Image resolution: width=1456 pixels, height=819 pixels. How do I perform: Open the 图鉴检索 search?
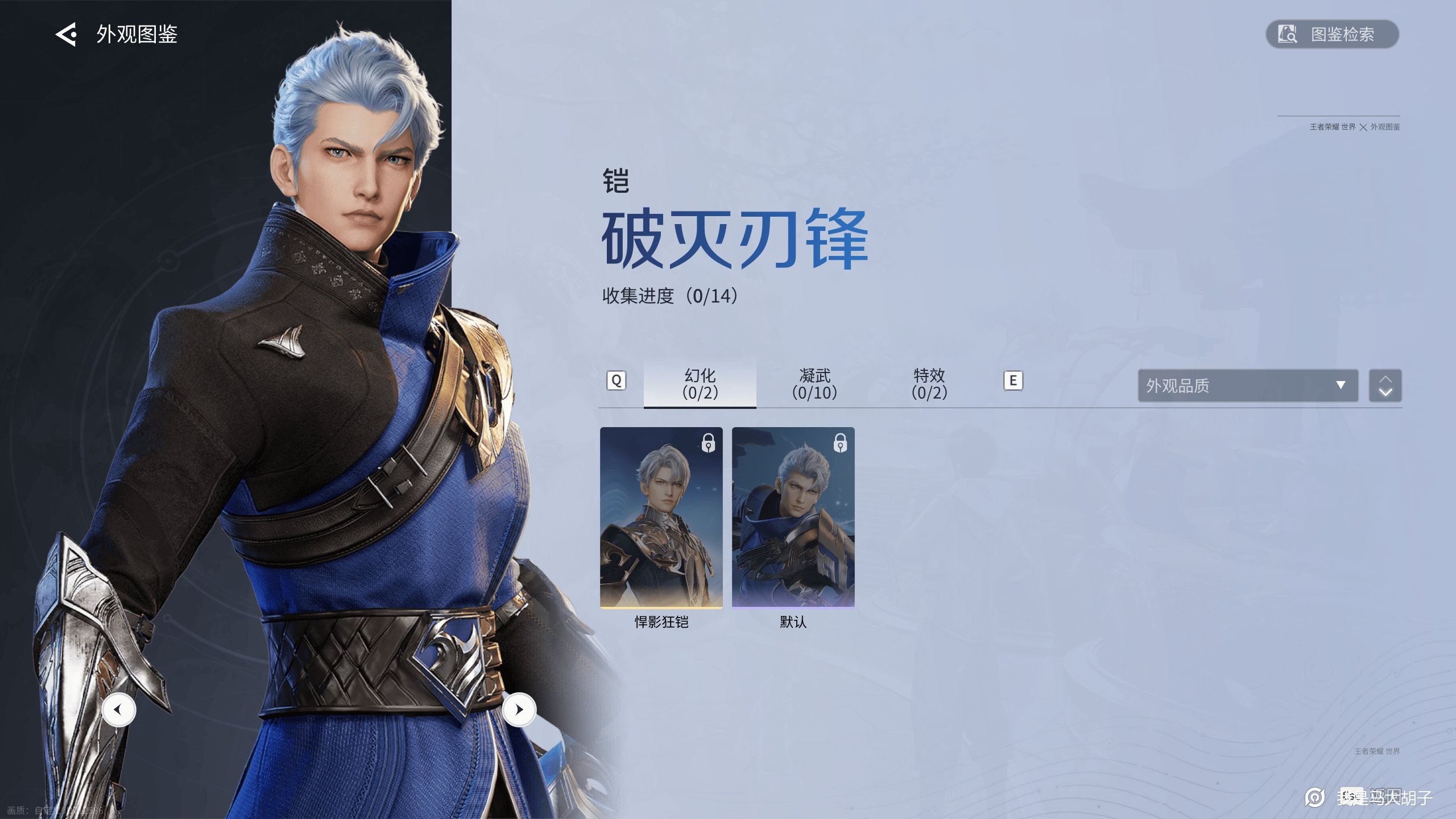point(1331,35)
